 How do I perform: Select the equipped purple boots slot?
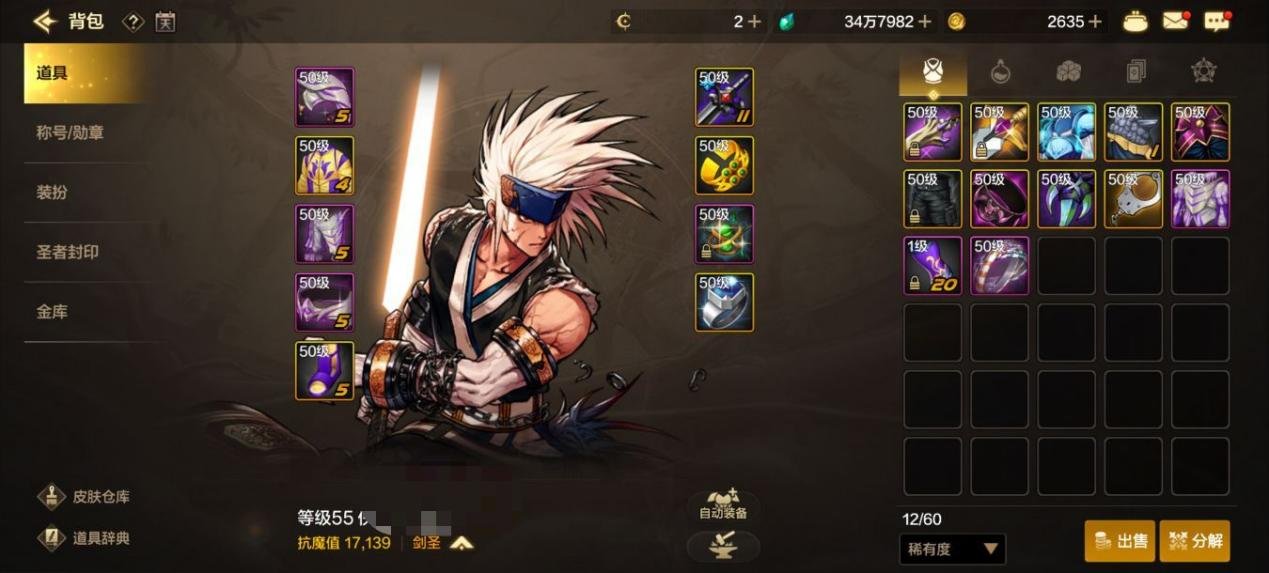click(x=325, y=370)
